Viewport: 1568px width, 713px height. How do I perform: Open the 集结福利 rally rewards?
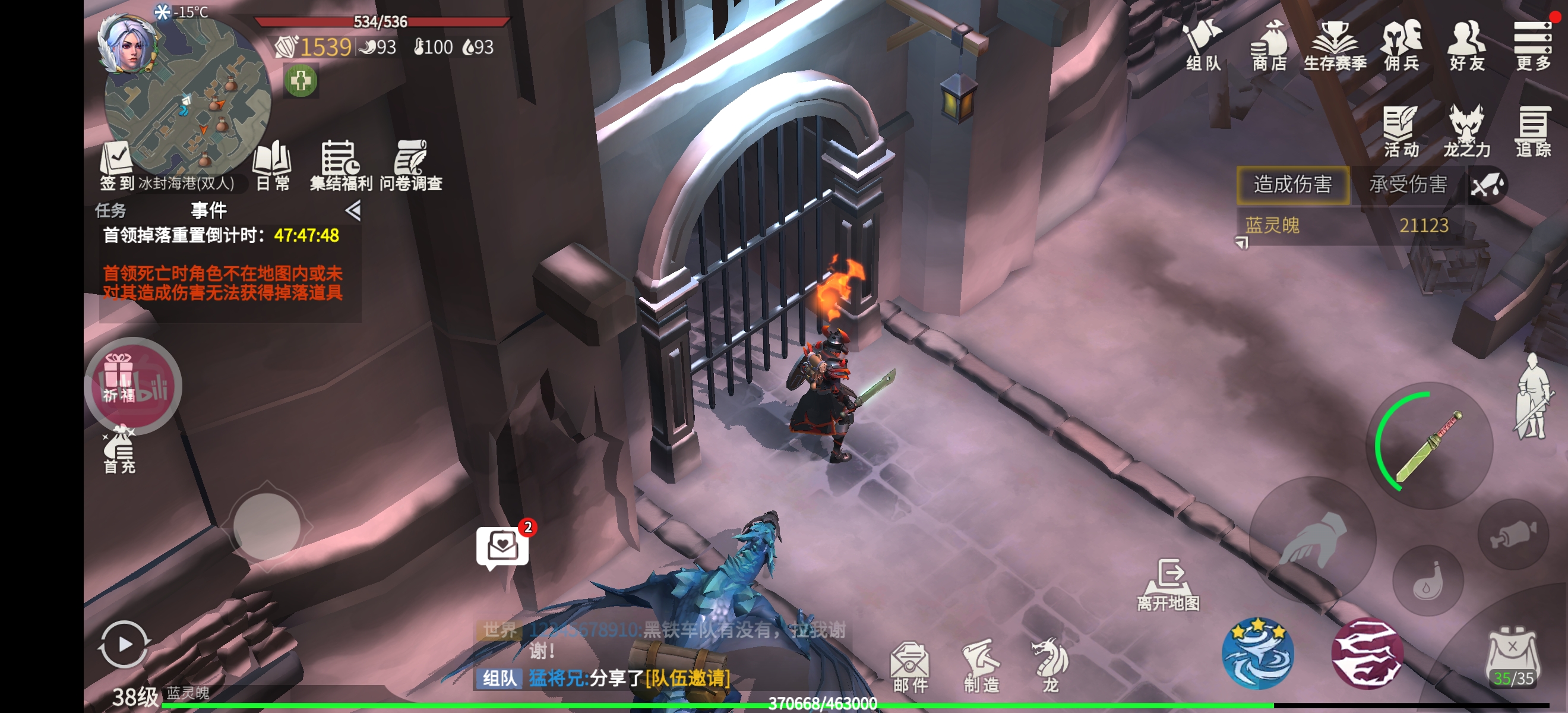coord(341,166)
